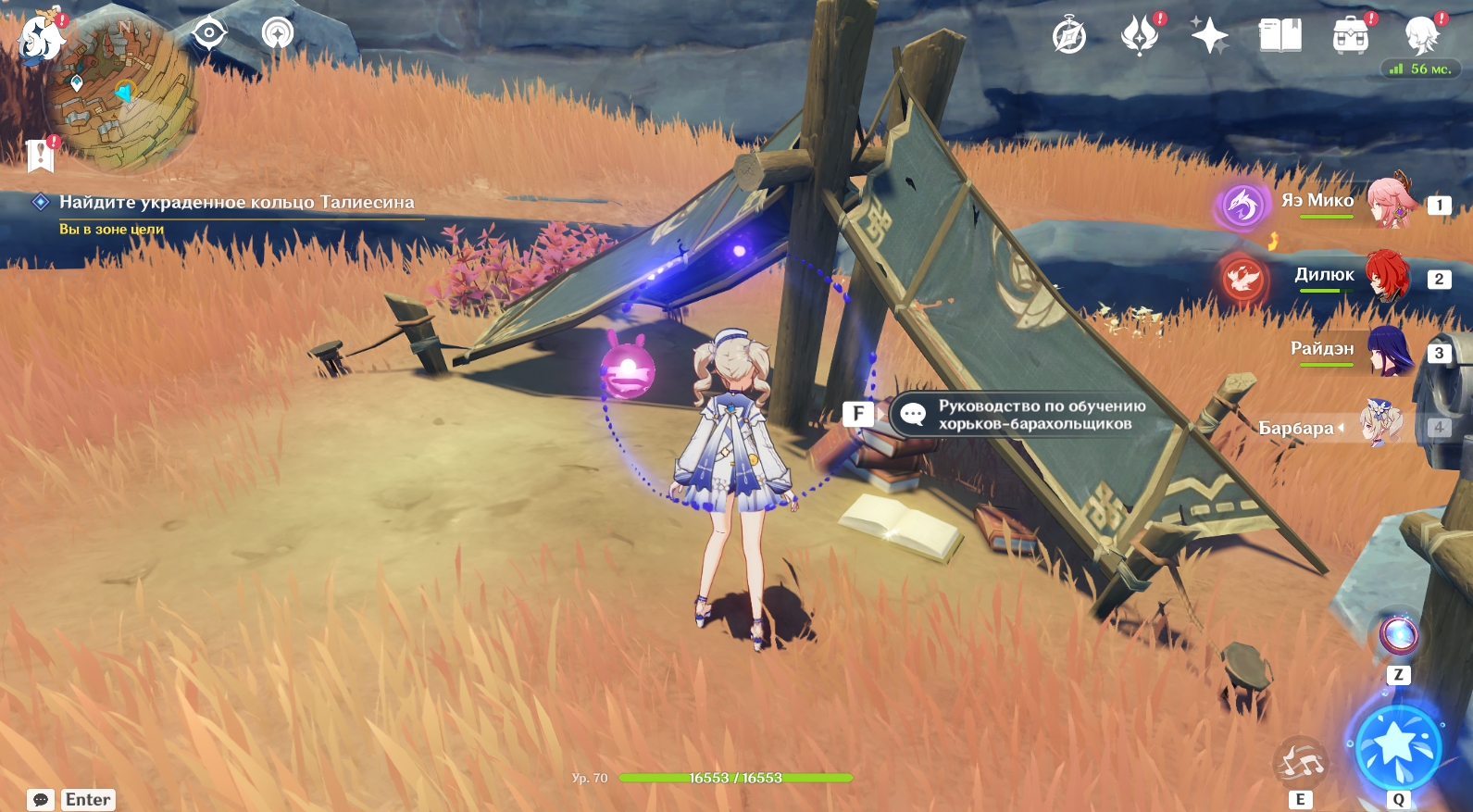The height and width of the screenshot is (812, 1473).
Task: Open the chat speech bubble
Action: [x=41, y=799]
